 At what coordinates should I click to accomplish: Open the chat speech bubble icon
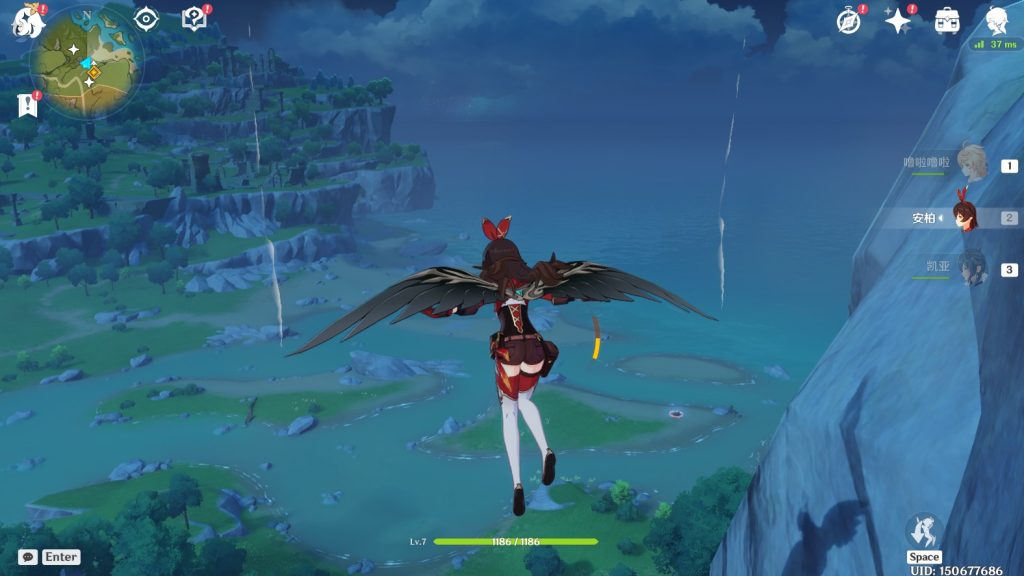pyautogui.click(x=27, y=557)
